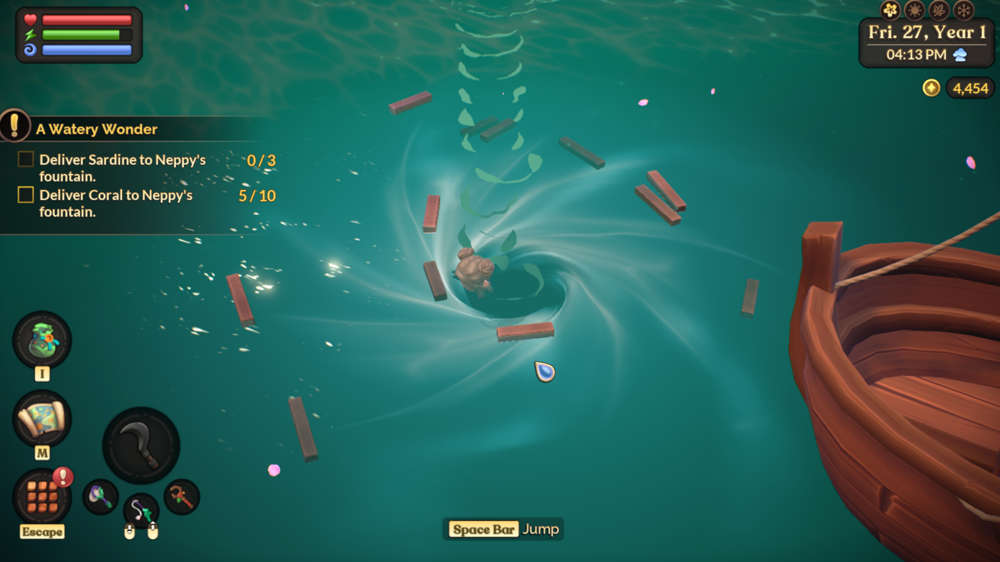This screenshot has width=1000, height=562.
Task: Click the A Watery Wonder quest title
Action: (x=96, y=129)
